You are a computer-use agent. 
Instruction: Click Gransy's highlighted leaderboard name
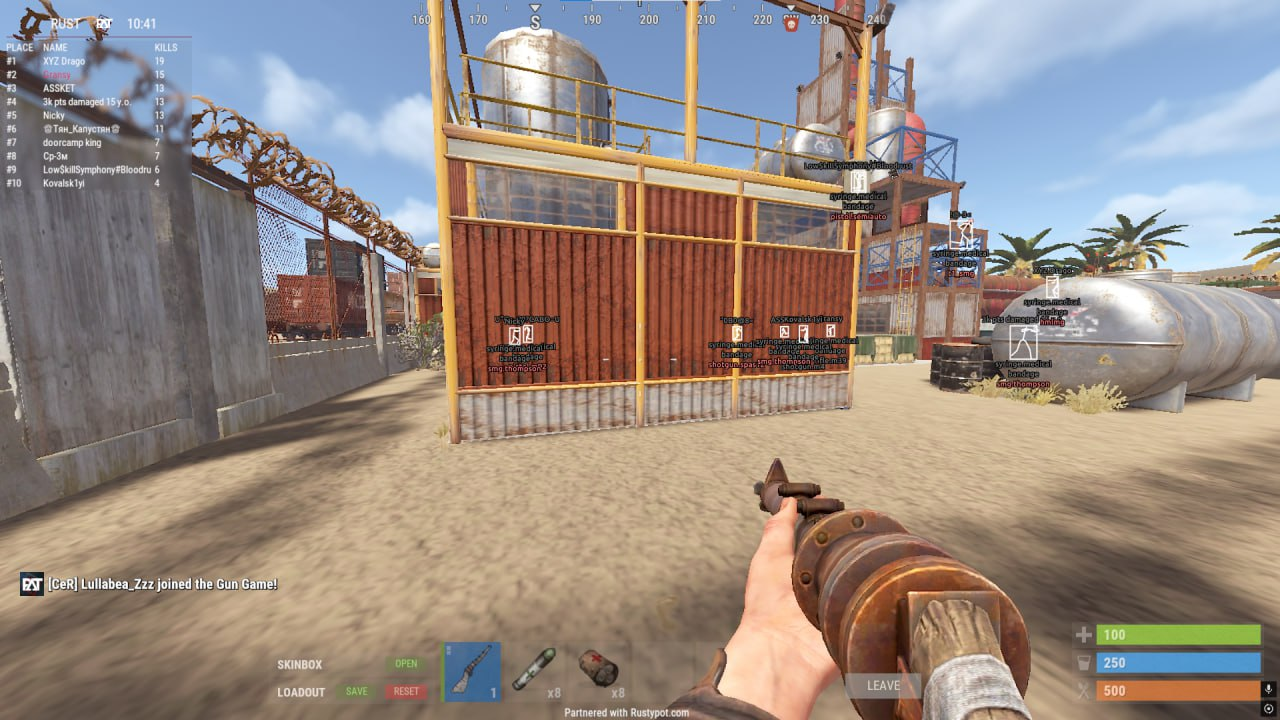coord(55,74)
